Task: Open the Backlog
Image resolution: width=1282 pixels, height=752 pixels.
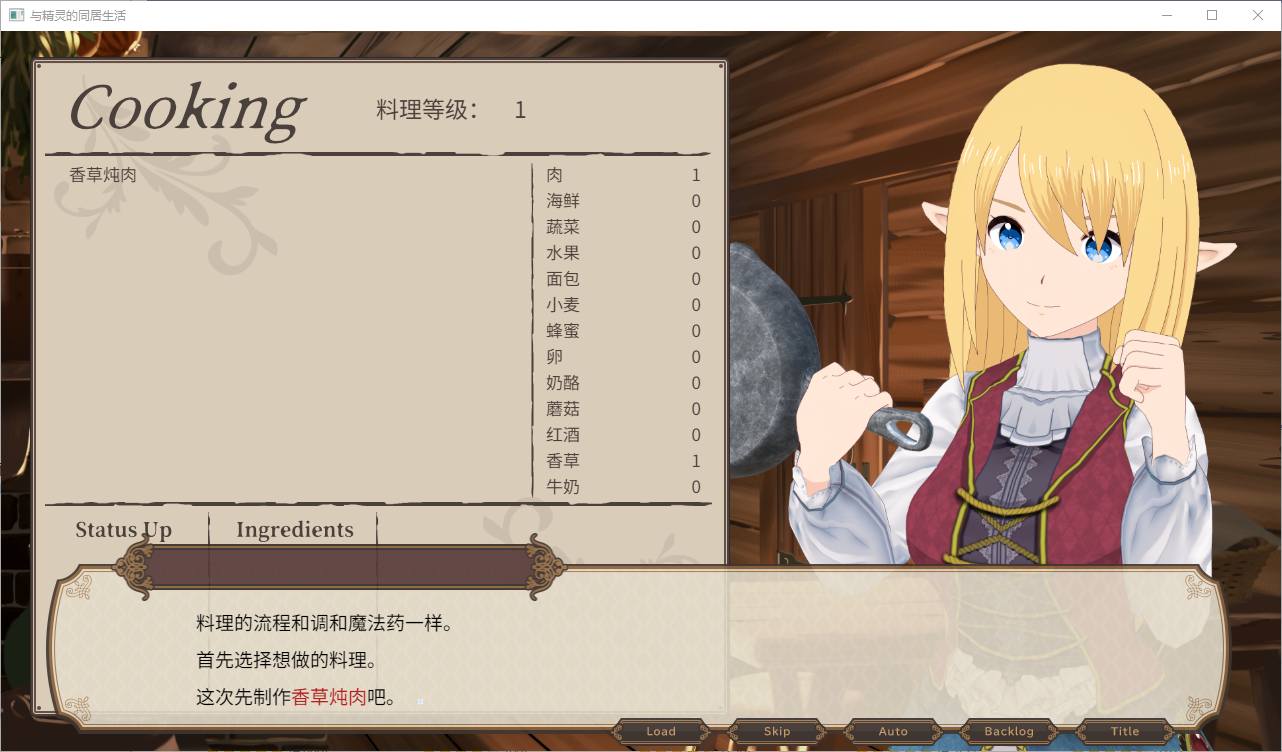Action: click(x=1009, y=731)
